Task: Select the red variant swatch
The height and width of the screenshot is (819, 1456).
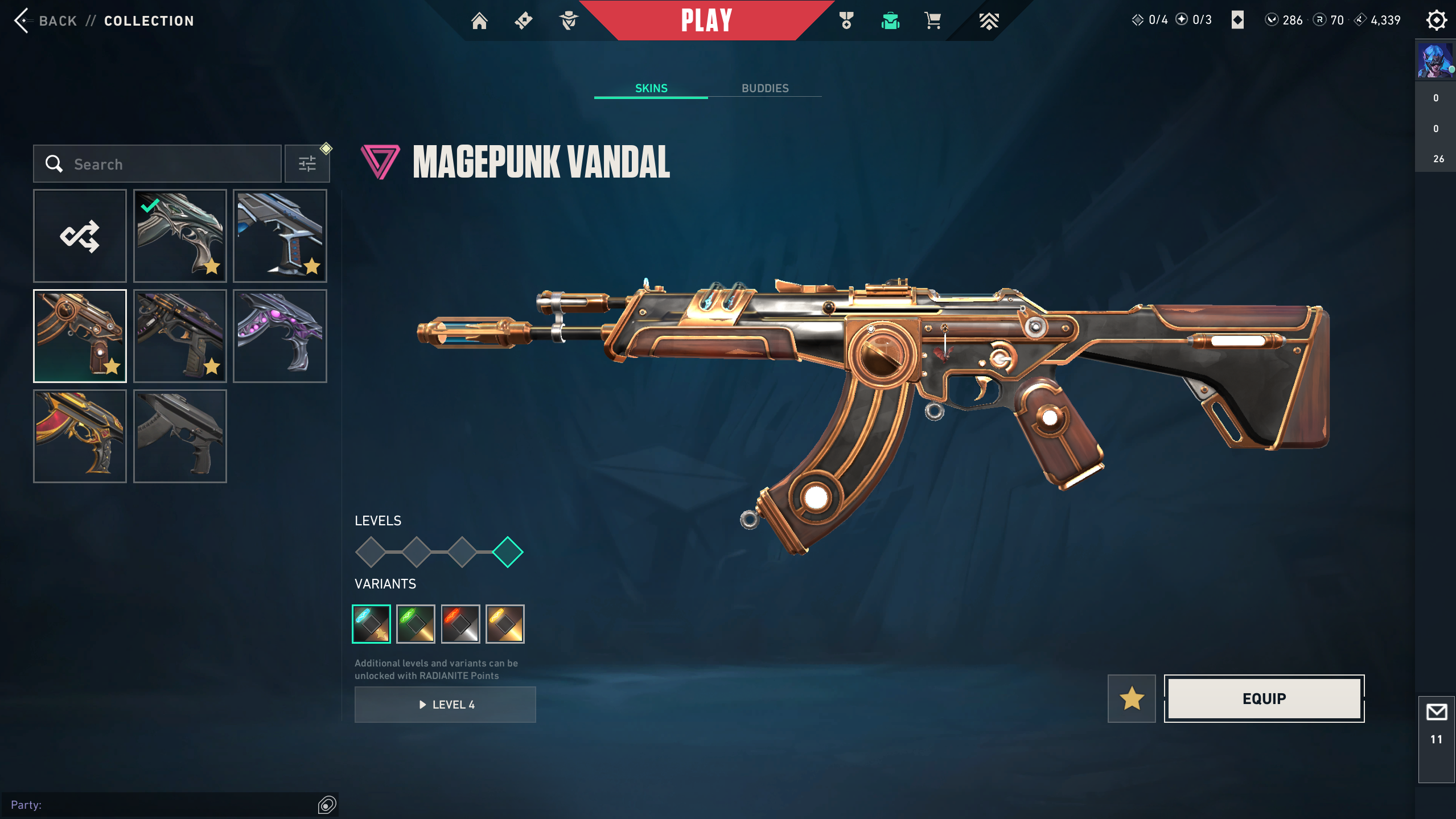Action: pos(460,624)
